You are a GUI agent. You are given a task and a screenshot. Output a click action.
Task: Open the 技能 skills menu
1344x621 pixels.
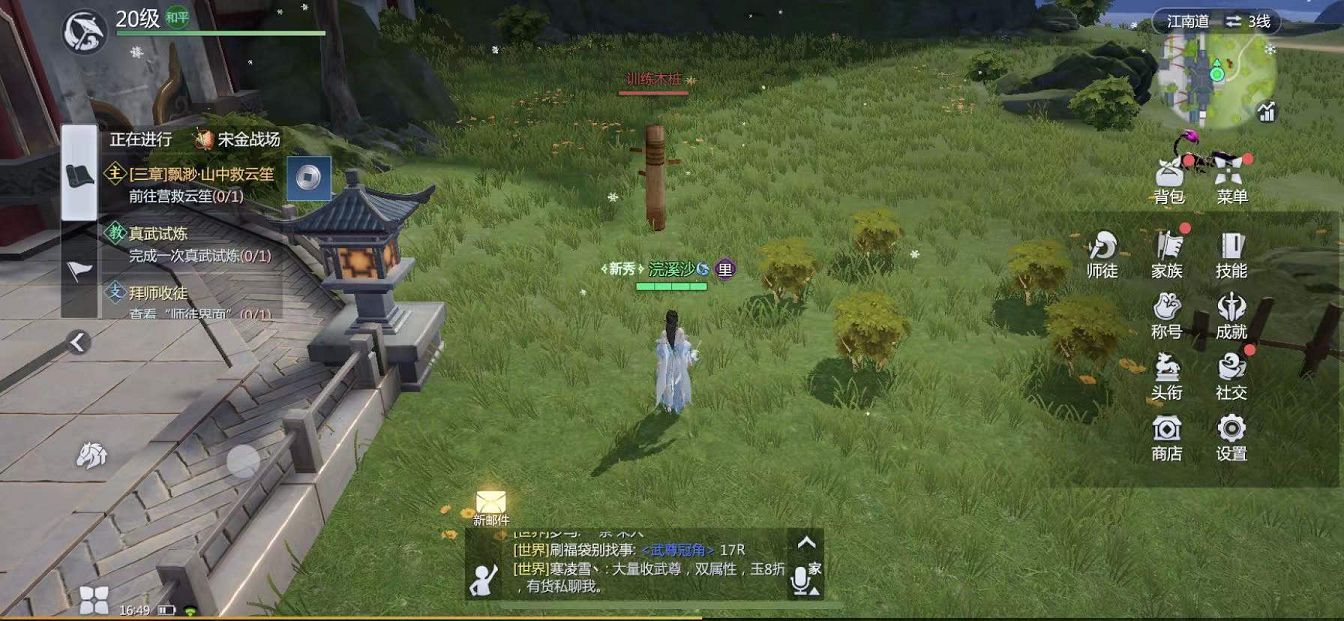pos(1231,253)
